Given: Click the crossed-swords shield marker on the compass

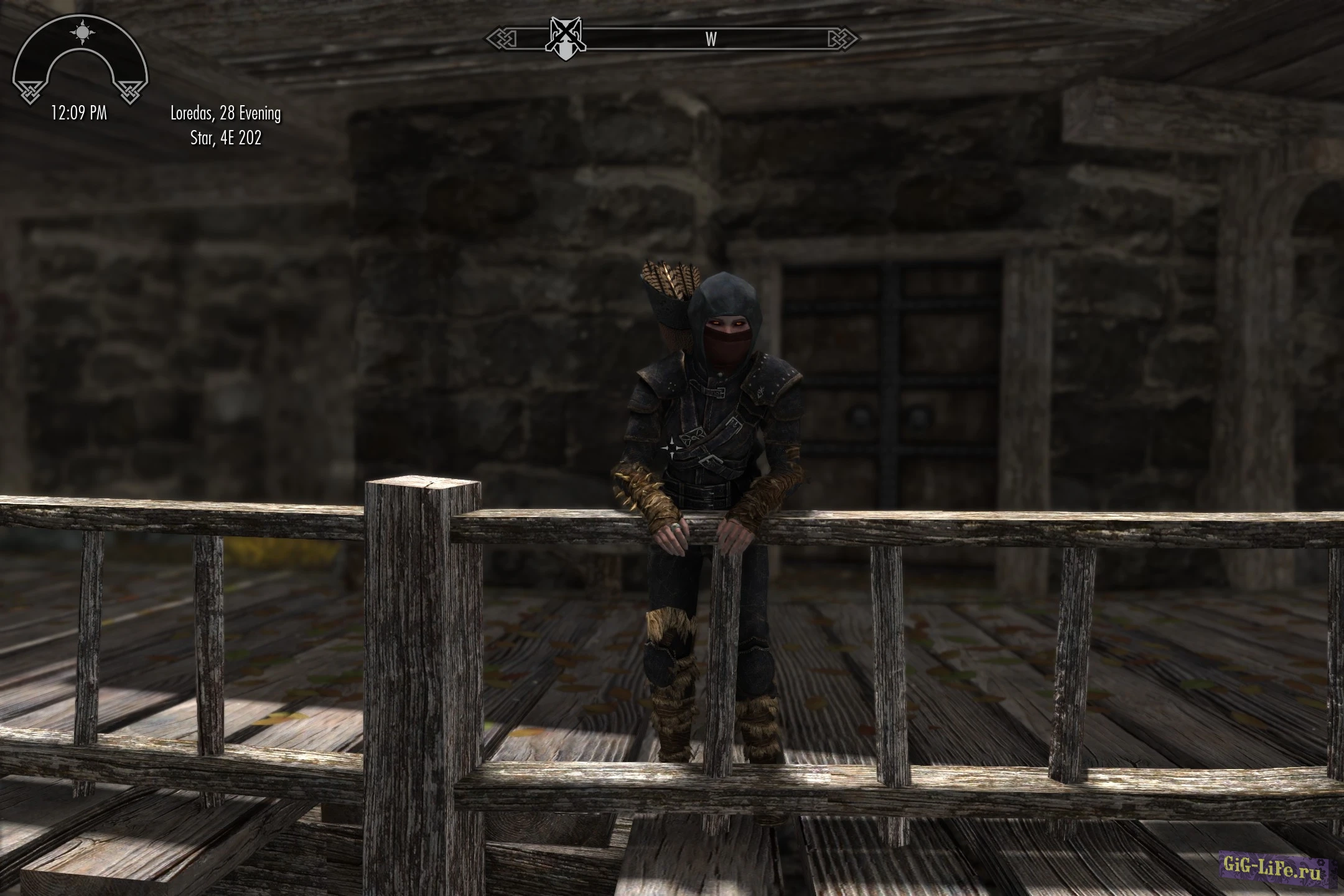Looking at the screenshot, I should (x=565, y=39).
